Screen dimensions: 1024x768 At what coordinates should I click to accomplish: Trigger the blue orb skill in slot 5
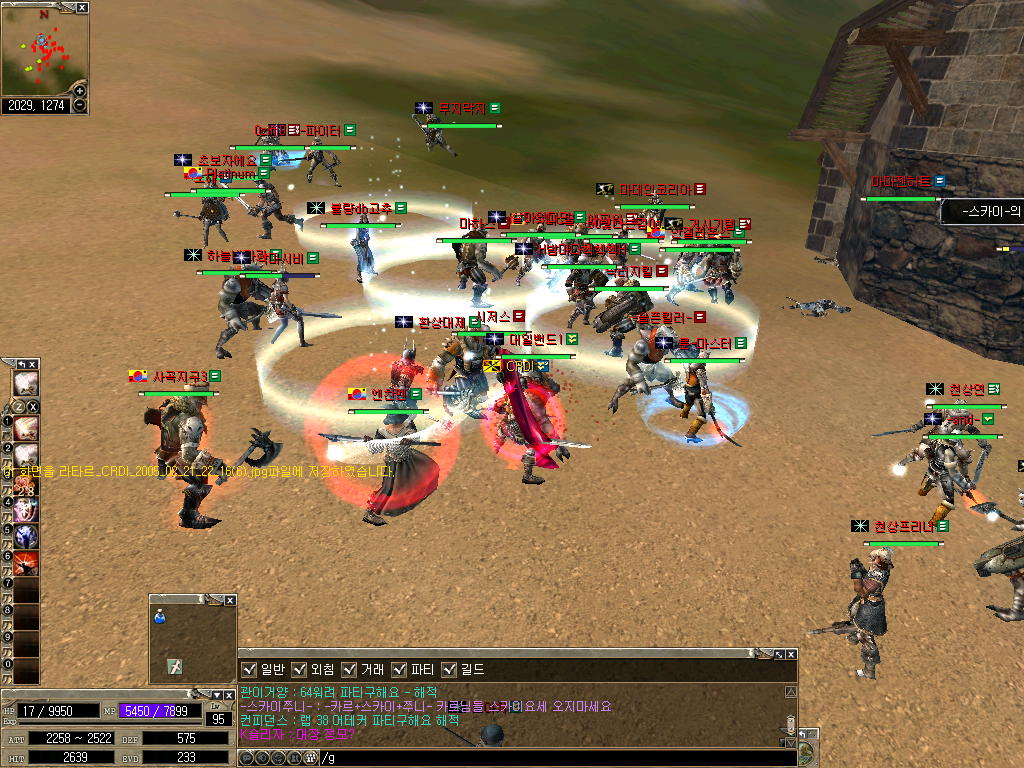(25, 536)
